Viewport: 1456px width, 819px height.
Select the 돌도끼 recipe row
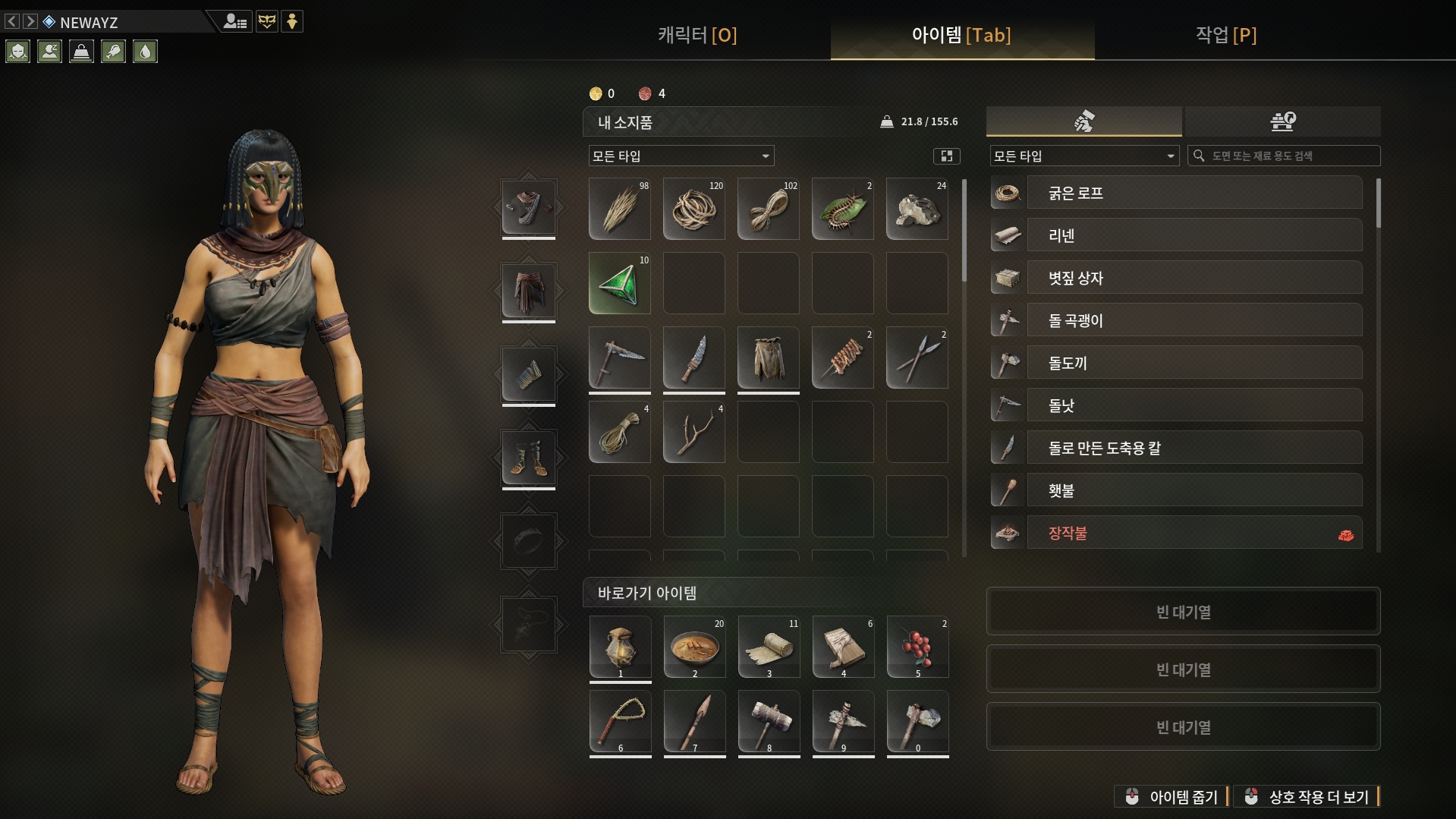pos(1193,364)
